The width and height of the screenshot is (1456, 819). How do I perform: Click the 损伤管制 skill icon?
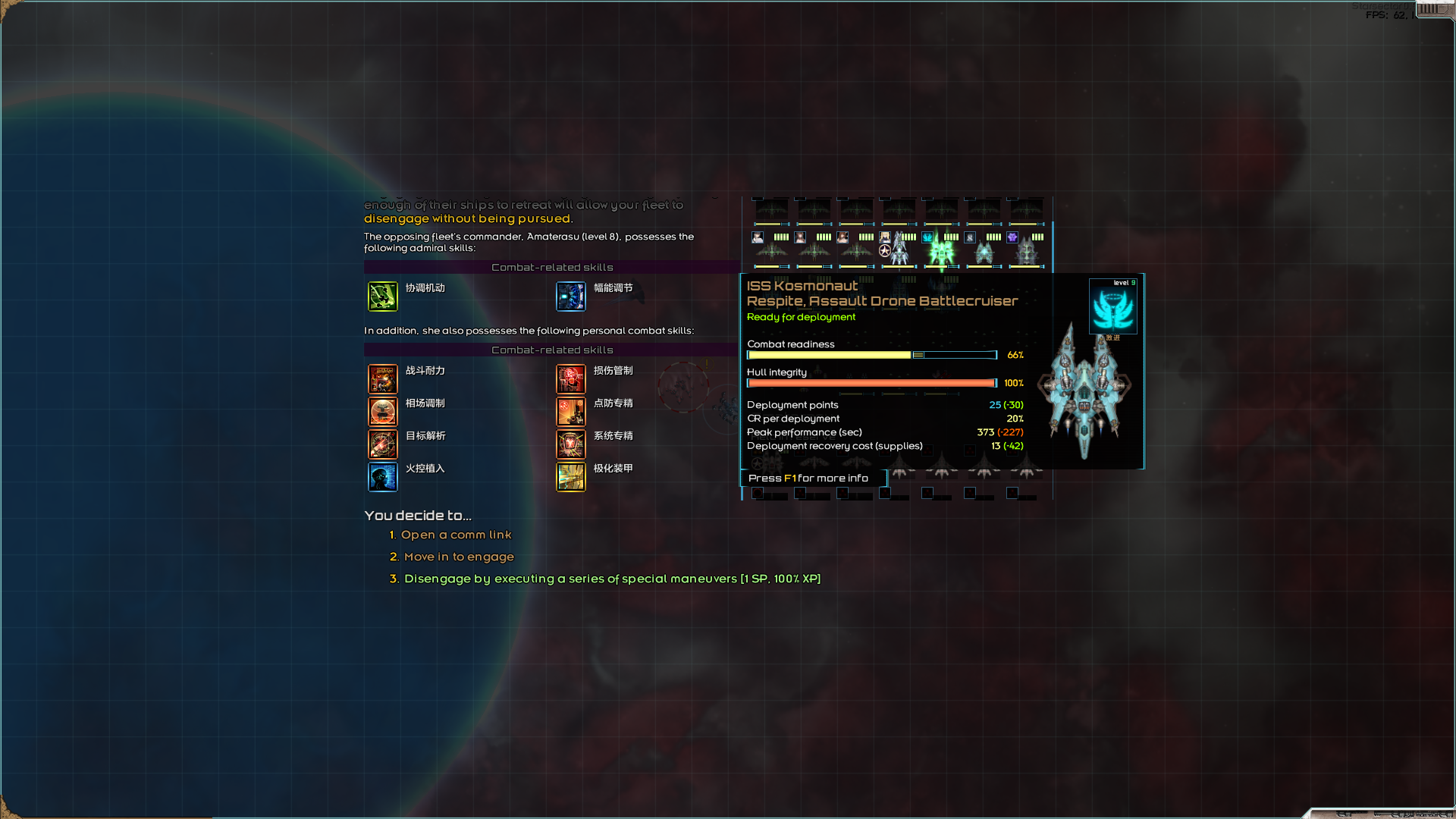click(x=571, y=379)
